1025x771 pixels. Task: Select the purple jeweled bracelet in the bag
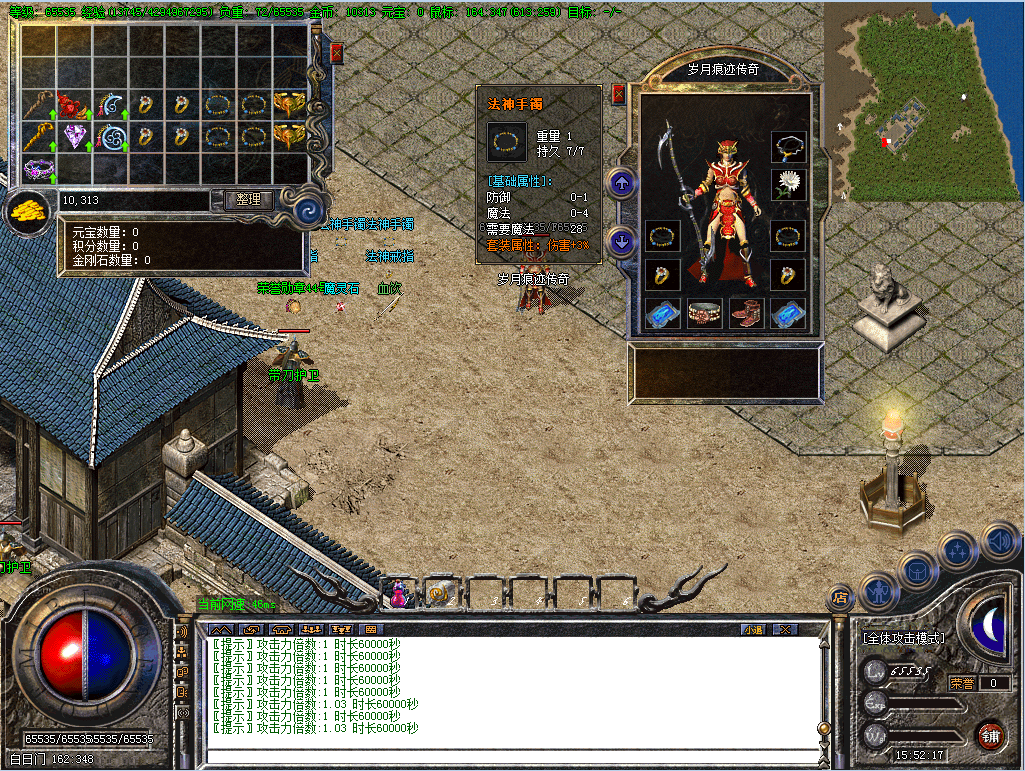(x=38, y=167)
